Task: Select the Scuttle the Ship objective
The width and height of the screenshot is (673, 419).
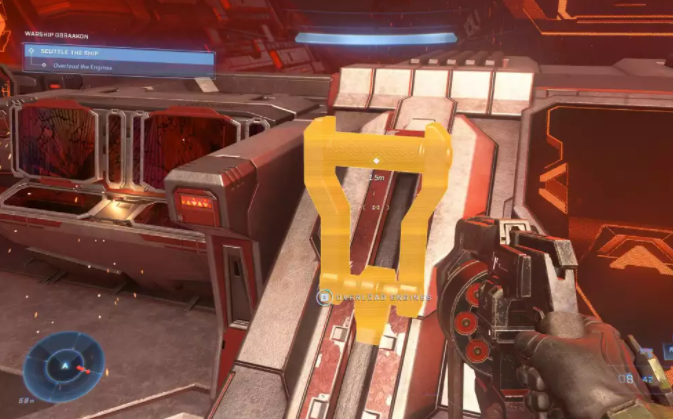Action: click(118, 50)
